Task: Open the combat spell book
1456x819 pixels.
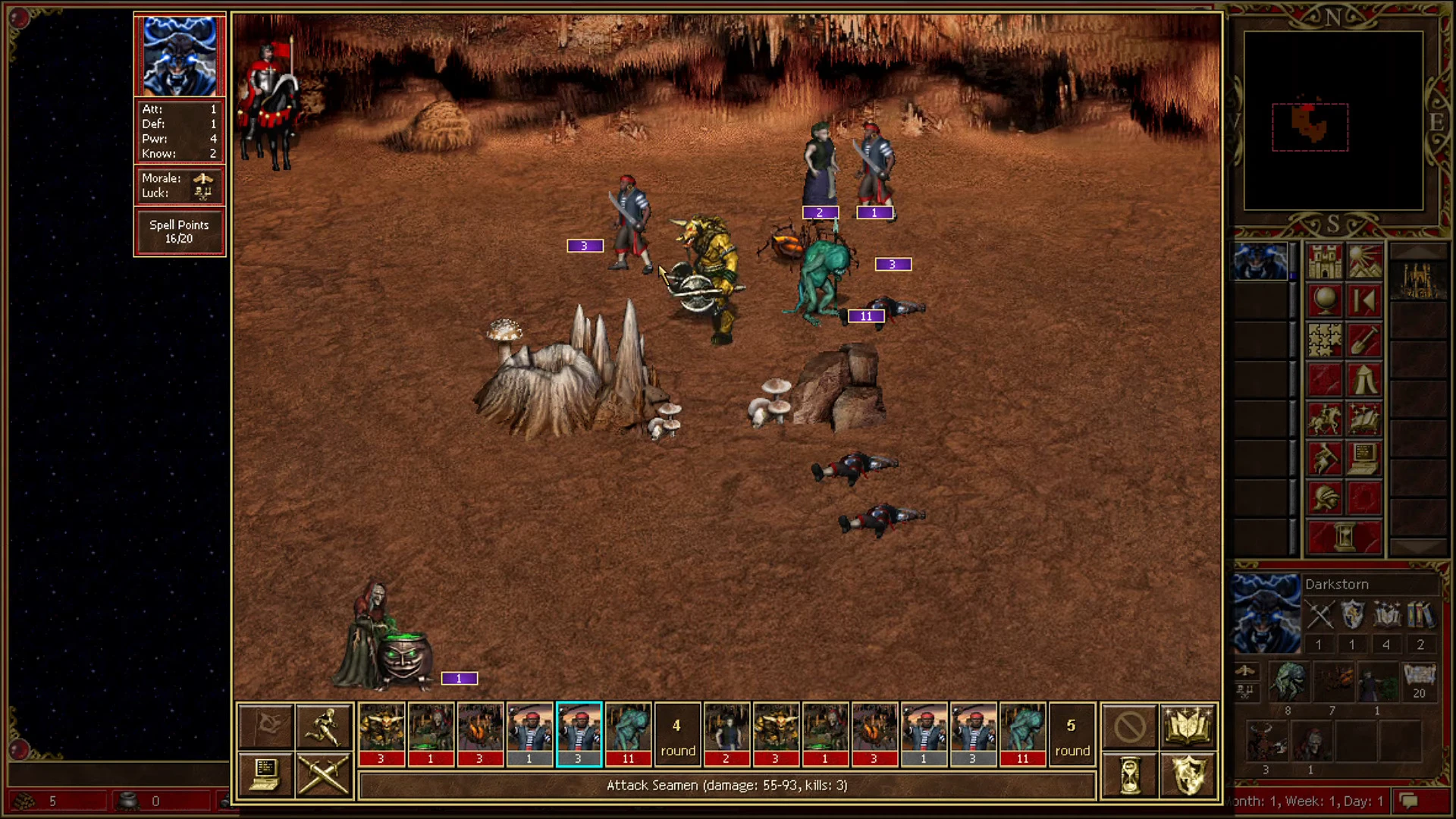Action: (1188, 726)
